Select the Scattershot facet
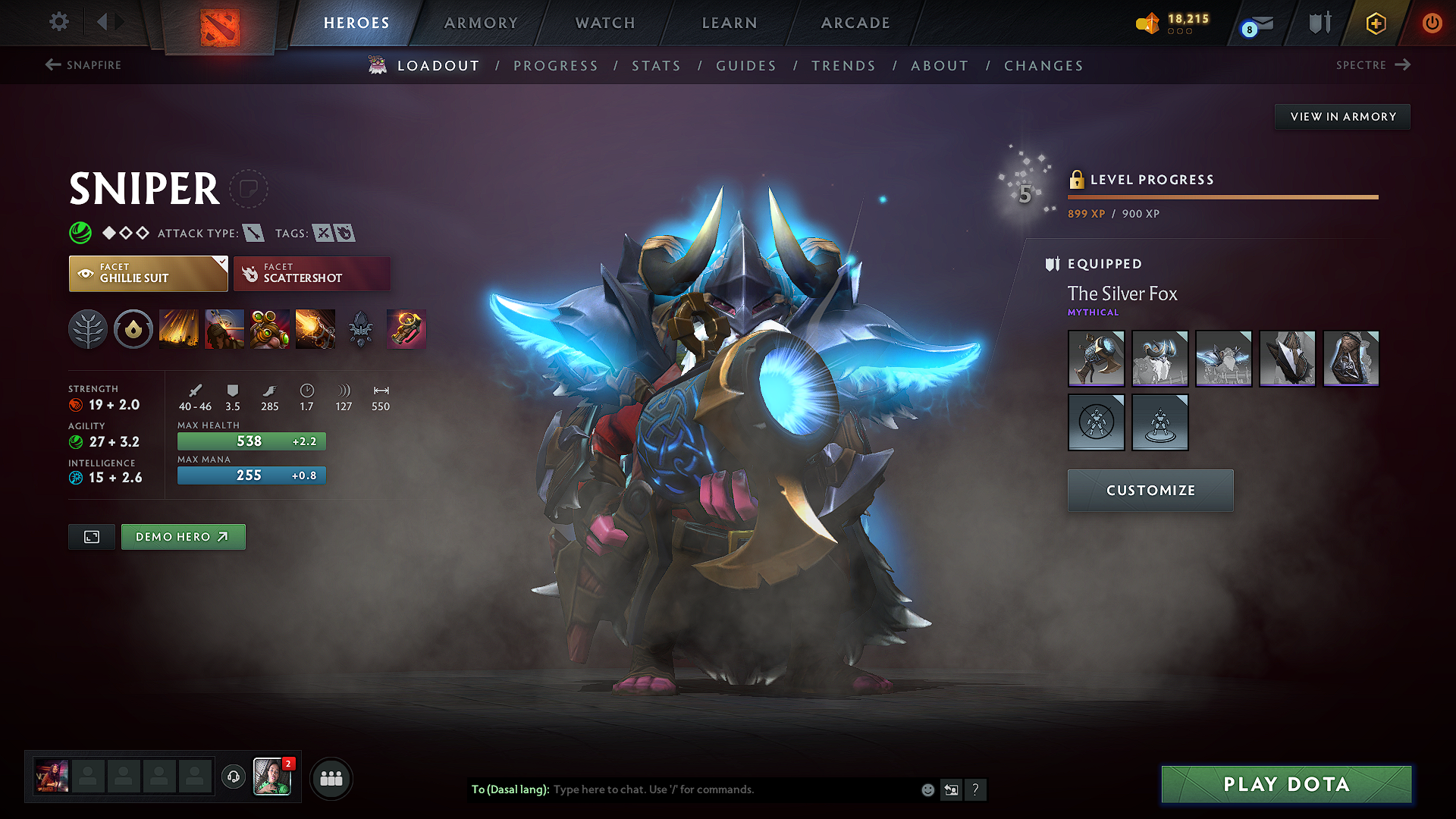 312,273
